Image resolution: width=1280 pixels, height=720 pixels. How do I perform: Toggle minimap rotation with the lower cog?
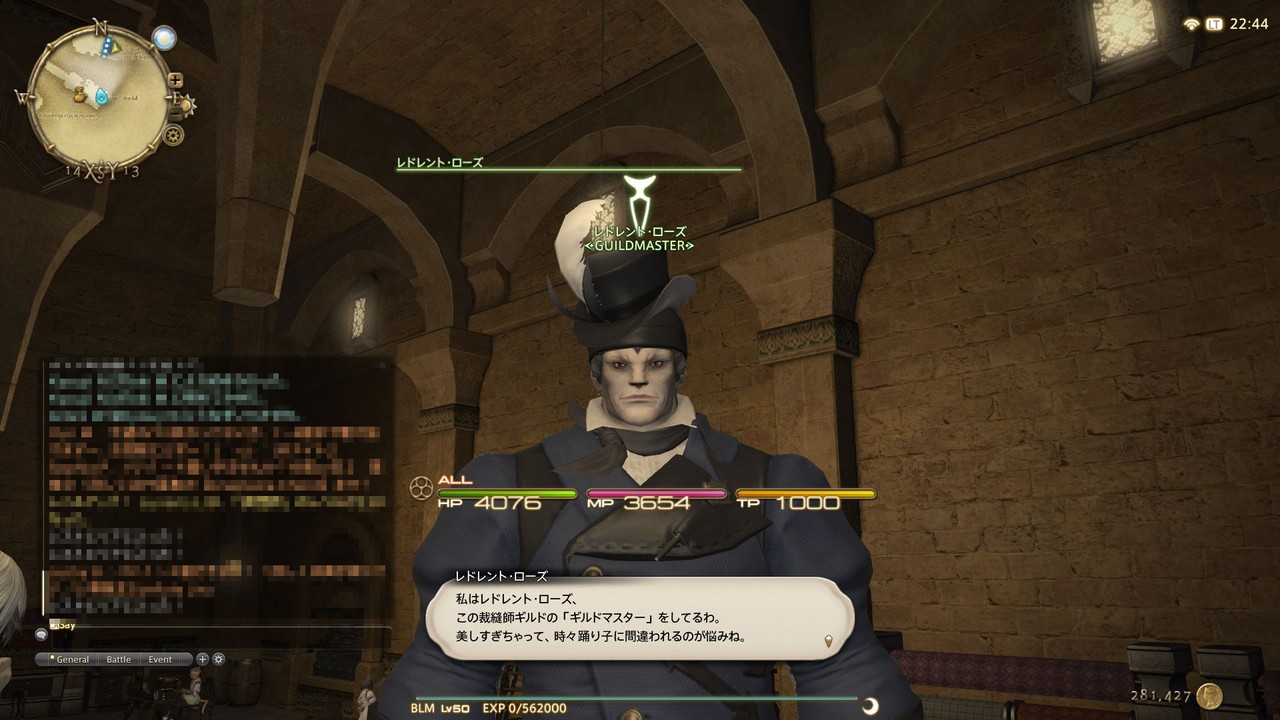(174, 135)
